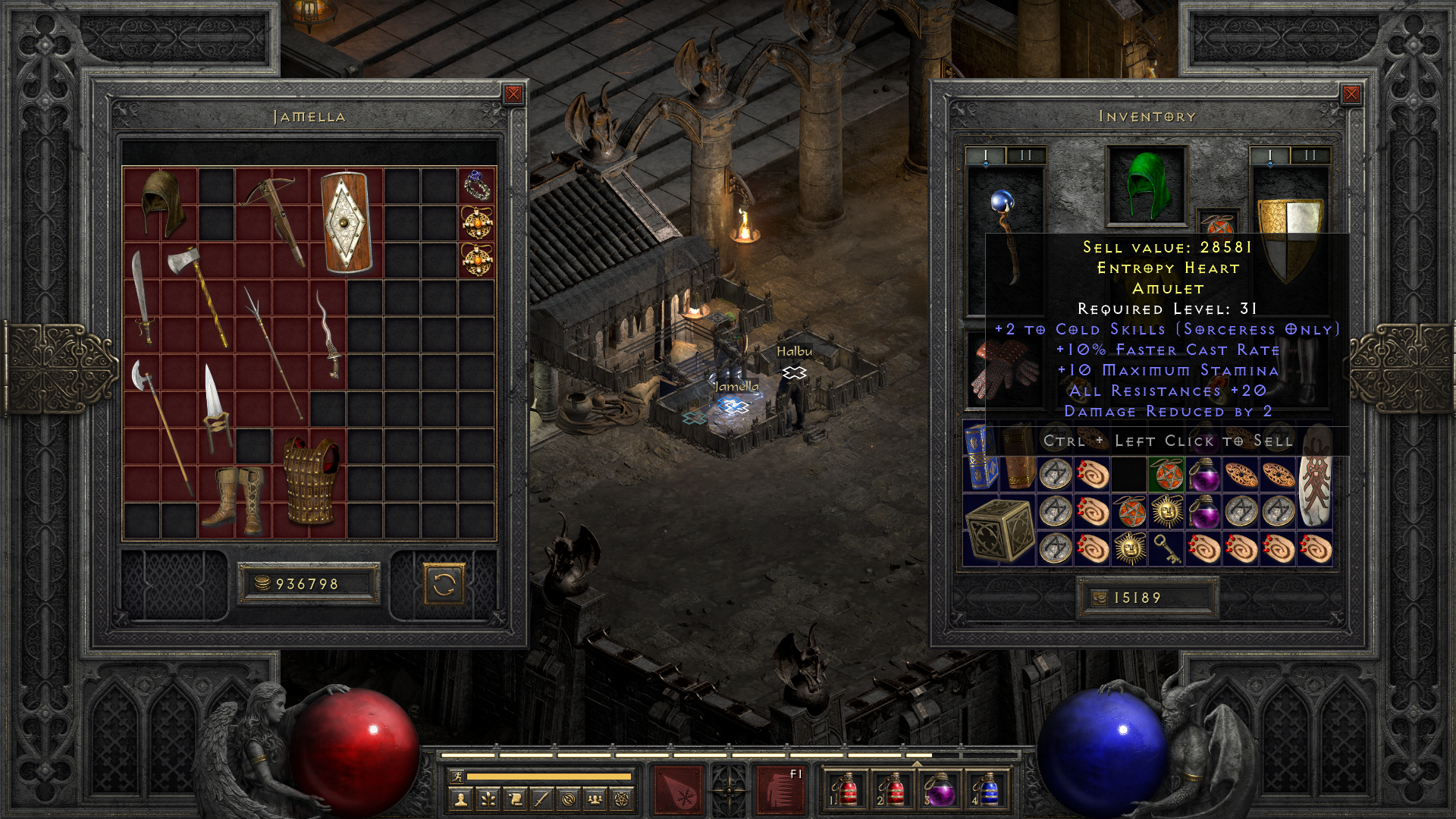Close the Jamella vendor window

click(x=513, y=94)
